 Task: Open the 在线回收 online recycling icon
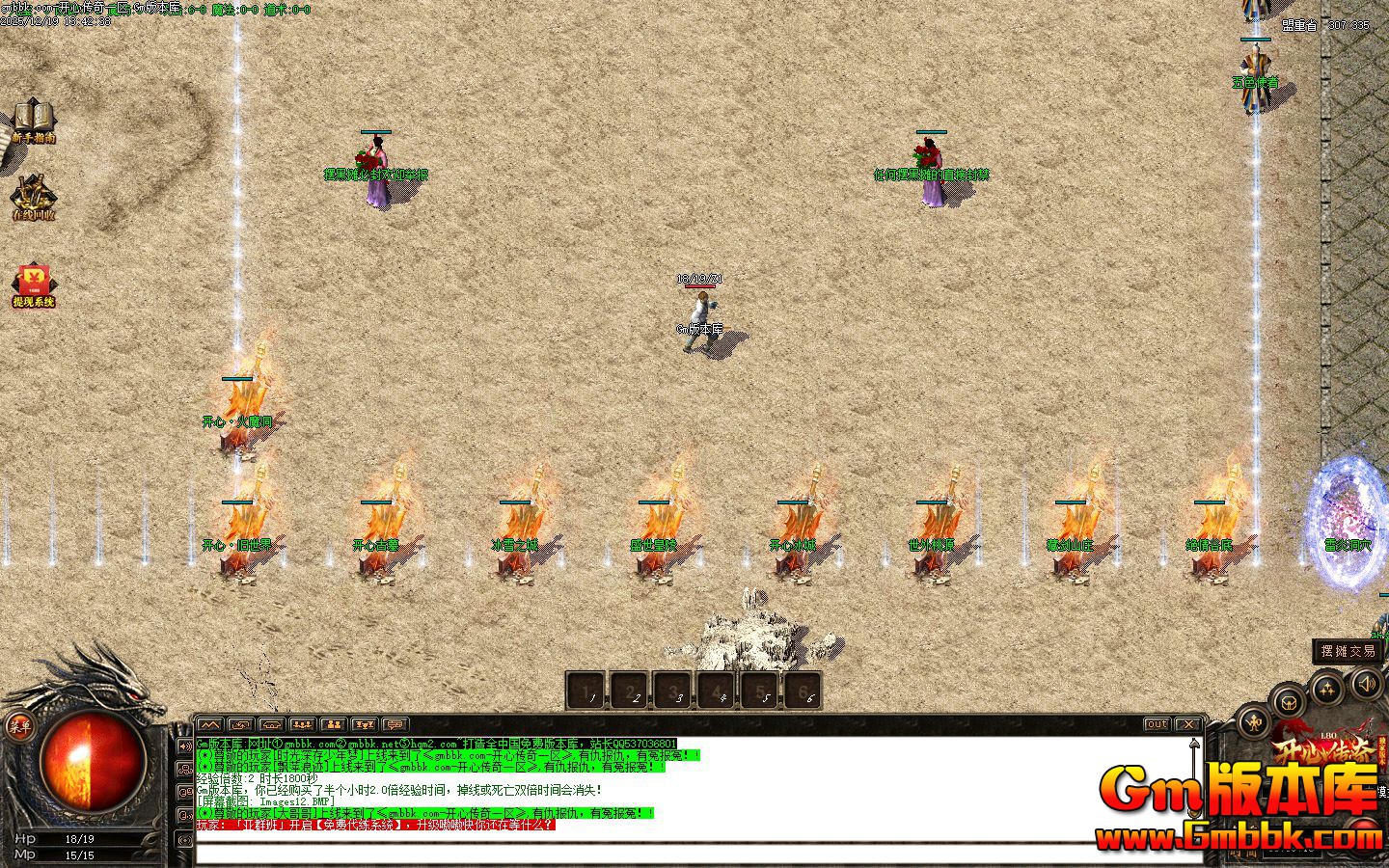pos(33,197)
